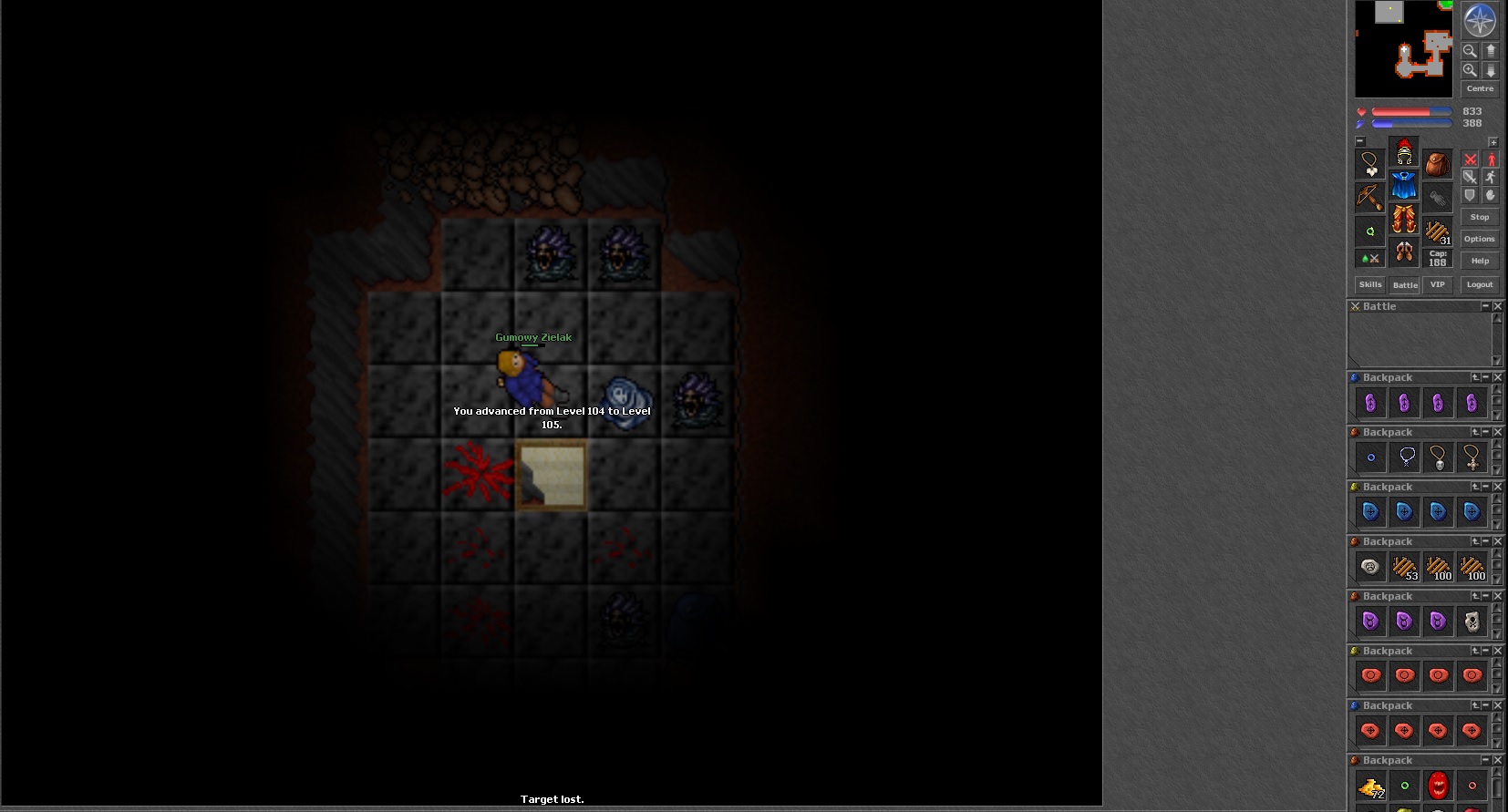Viewport: 1508px width, 812px height.
Task: Select the equipped crossbow slot
Action: 1369,196
